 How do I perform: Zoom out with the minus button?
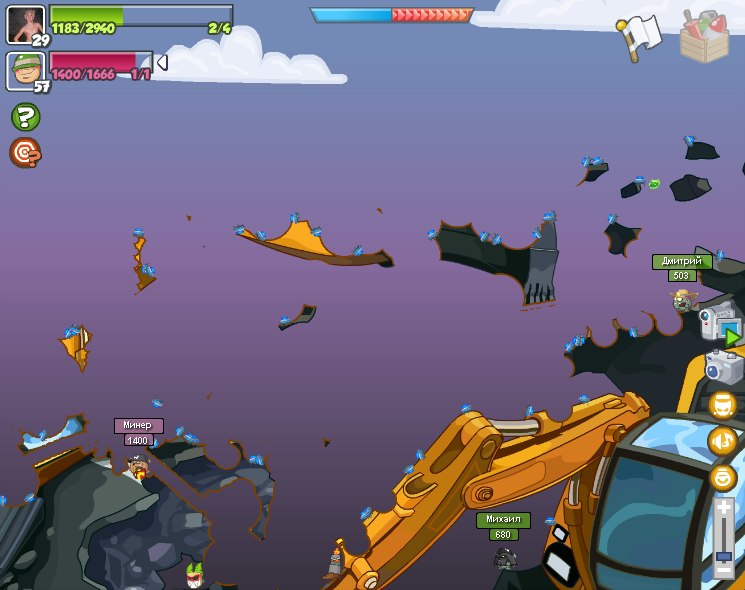tap(723, 572)
